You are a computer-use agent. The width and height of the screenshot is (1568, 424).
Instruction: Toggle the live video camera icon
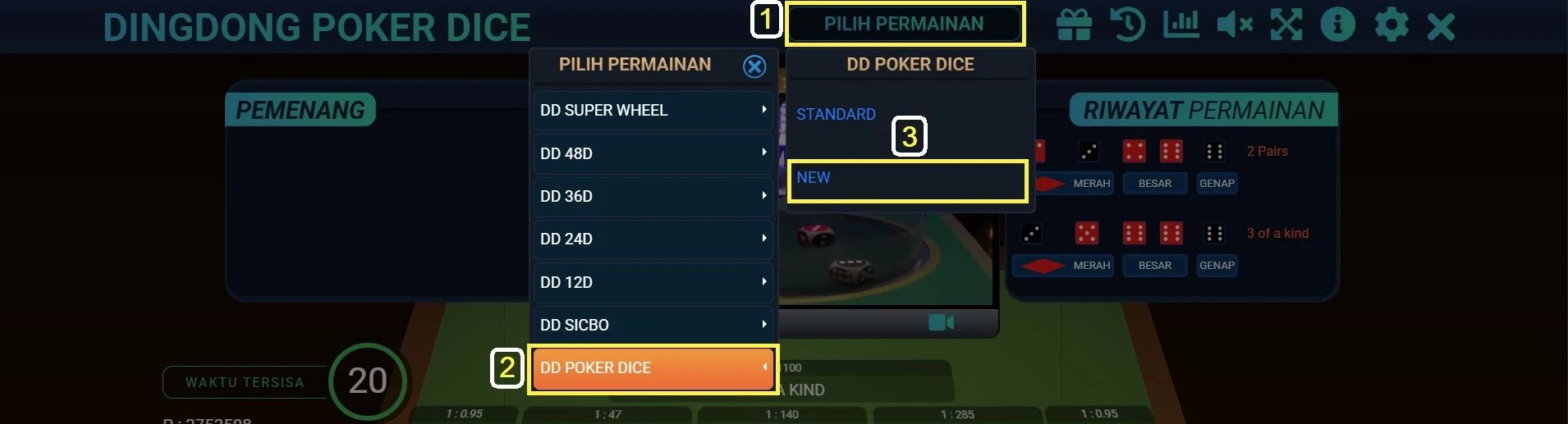pyautogui.click(x=941, y=322)
